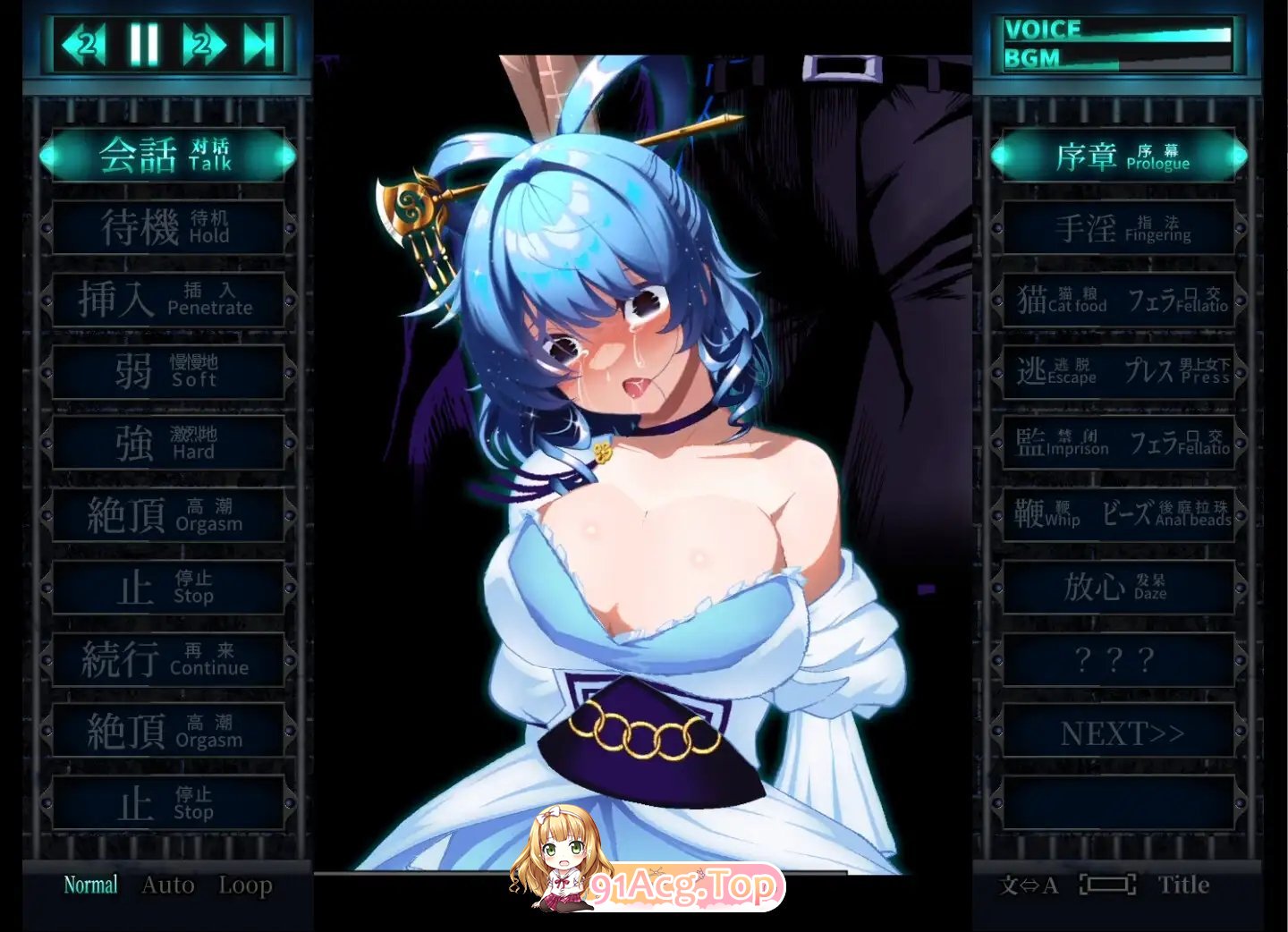Expand the ??? locked scene entry
1288x932 pixels.
tap(1117, 660)
